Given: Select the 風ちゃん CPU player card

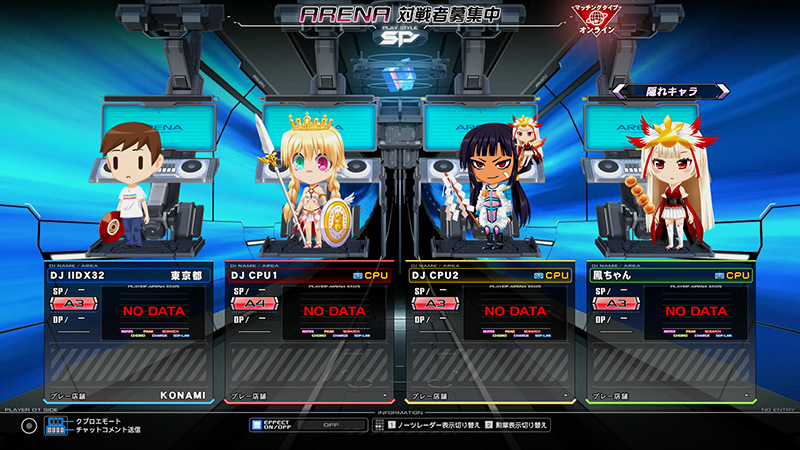Looking at the screenshot, I should (670, 332).
